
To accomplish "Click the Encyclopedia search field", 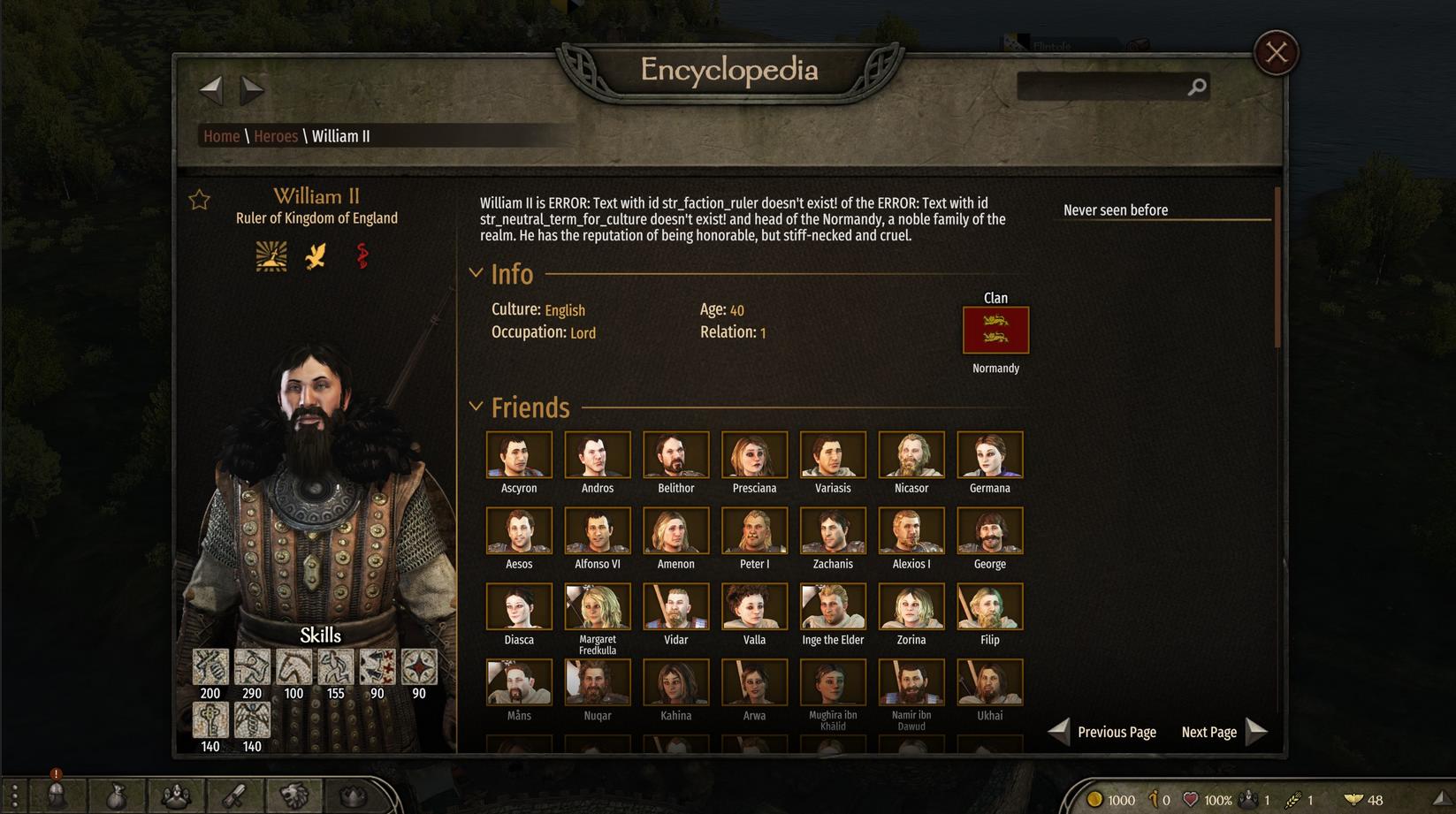I will pos(1101,87).
